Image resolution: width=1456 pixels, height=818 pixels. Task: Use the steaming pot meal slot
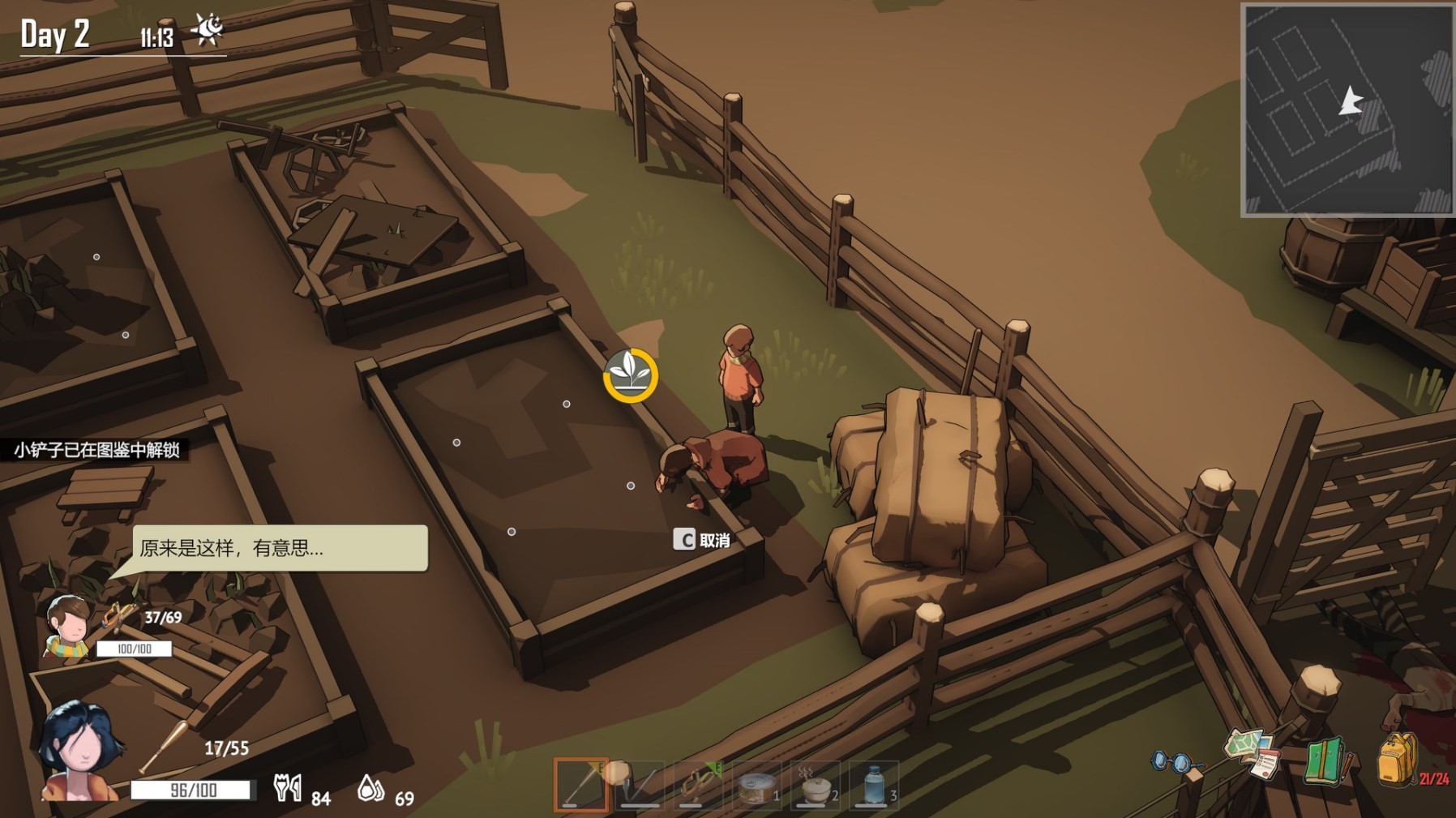[x=815, y=785]
